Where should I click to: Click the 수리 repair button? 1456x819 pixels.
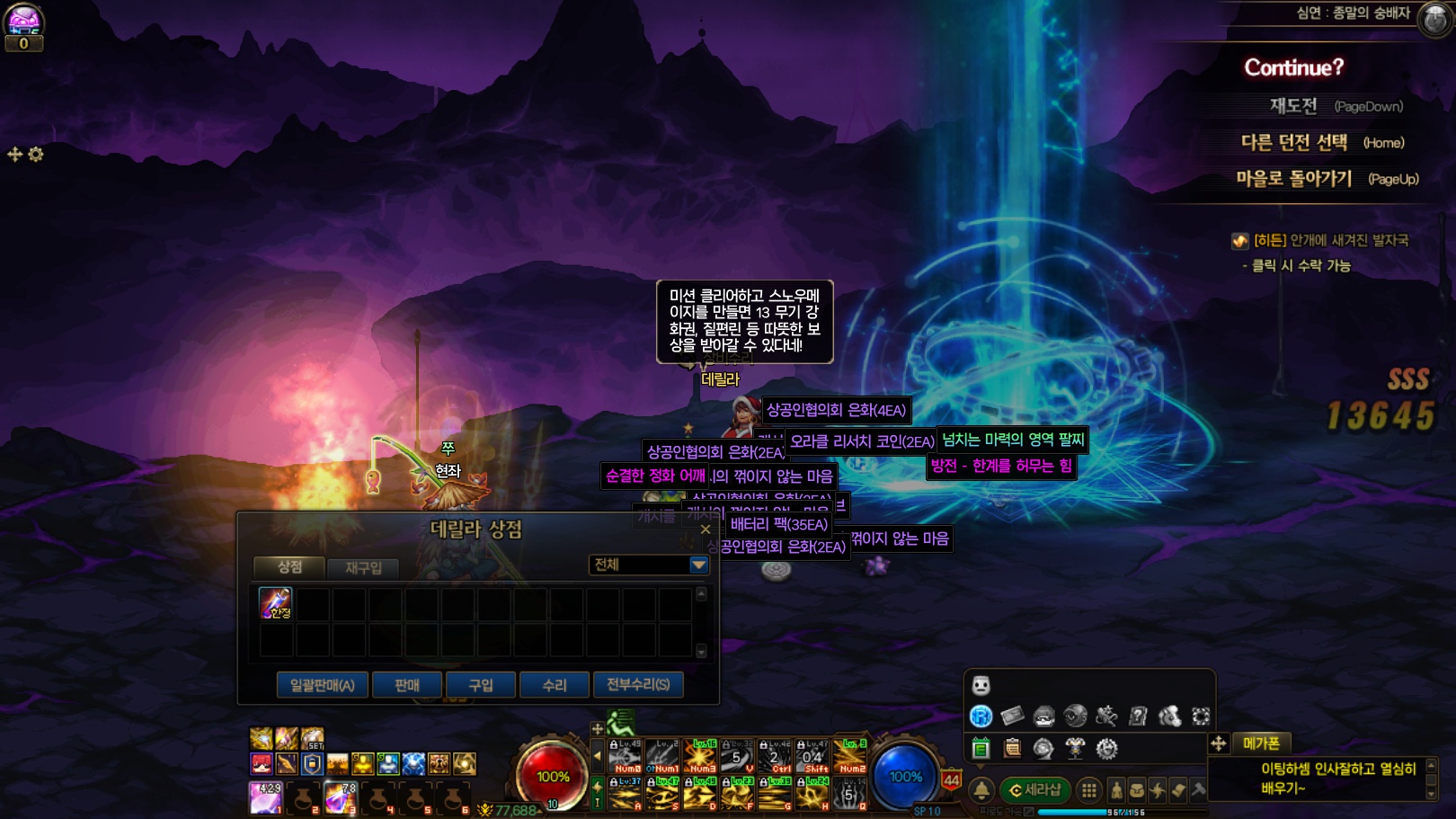[x=555, y=685]
